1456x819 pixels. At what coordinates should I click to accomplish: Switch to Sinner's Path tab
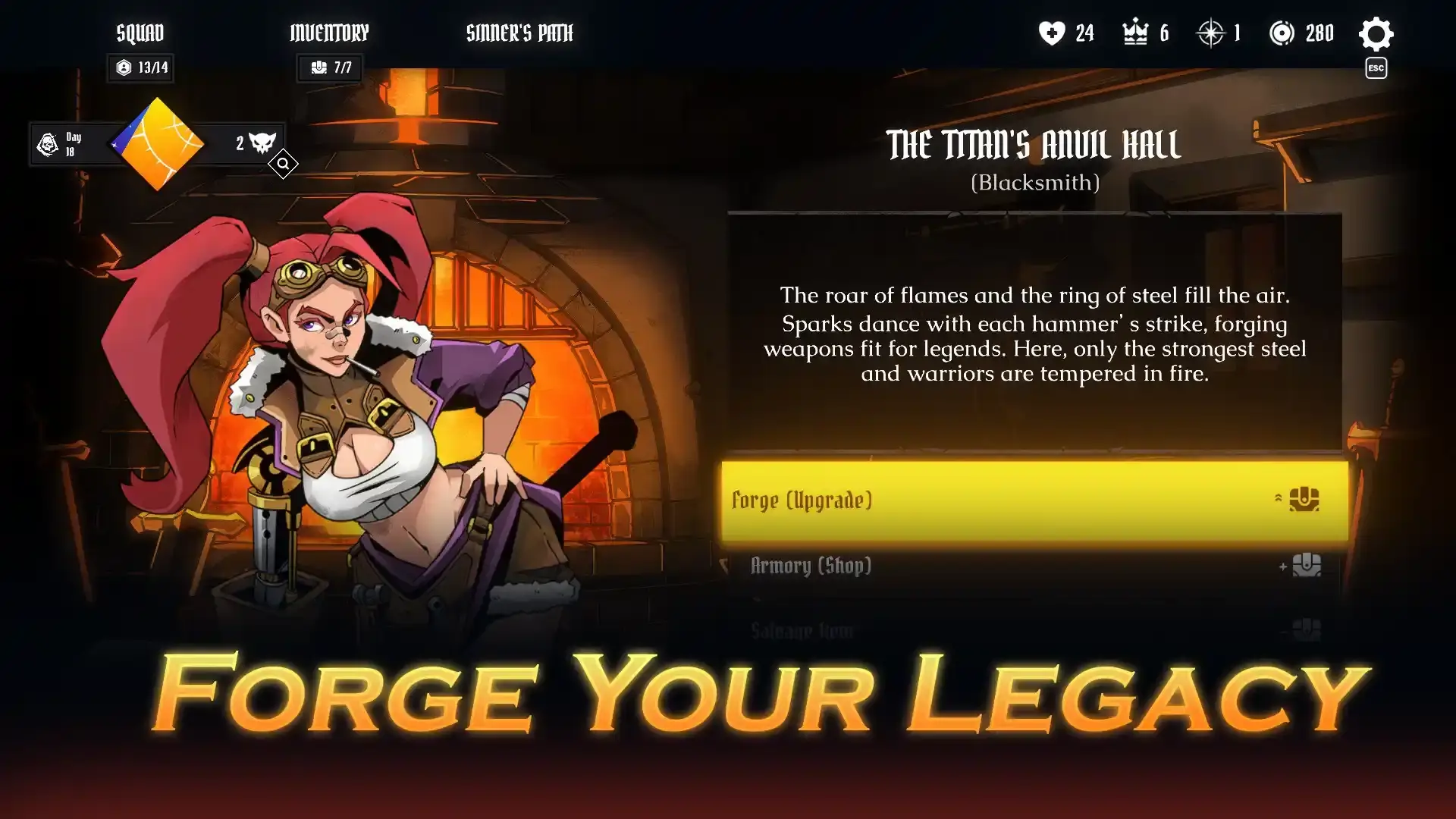click(x=519, y=33)
